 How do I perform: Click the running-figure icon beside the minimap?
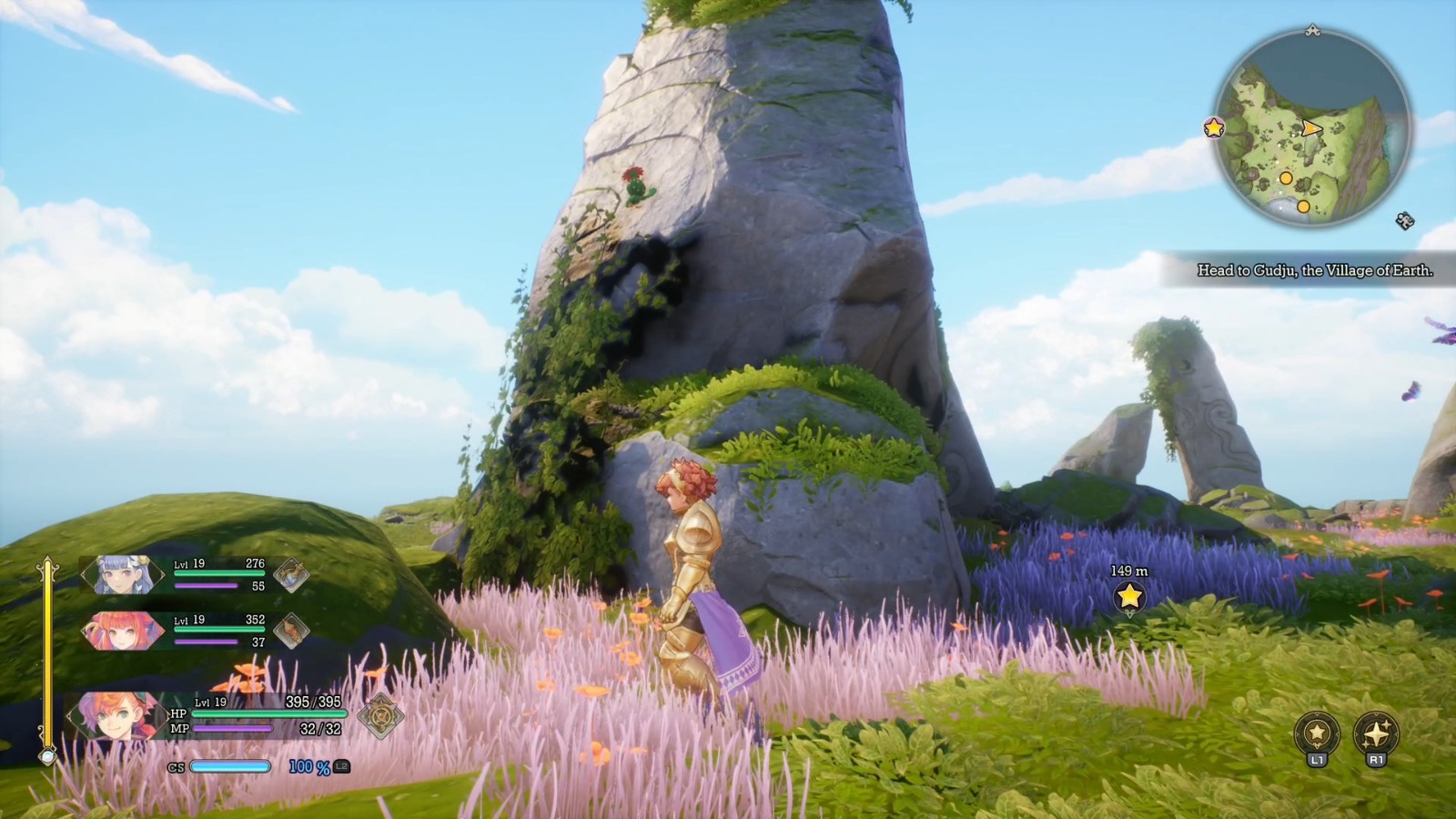pyautogui.click(x=1404, y=221)
